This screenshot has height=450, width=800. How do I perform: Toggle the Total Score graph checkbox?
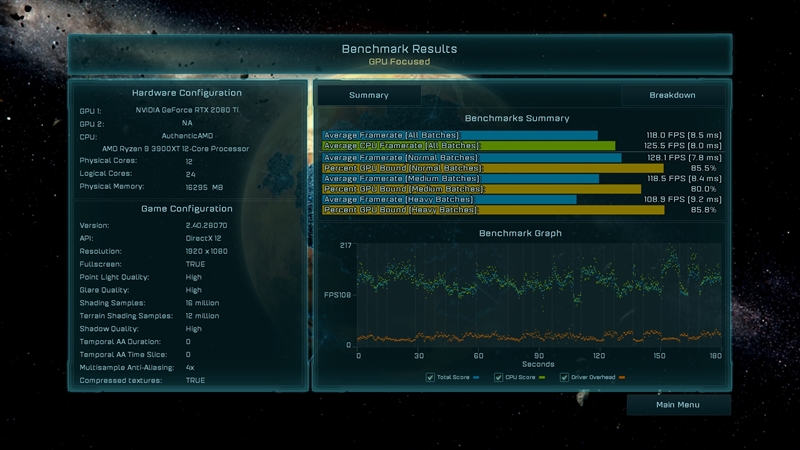pos(429,377)
